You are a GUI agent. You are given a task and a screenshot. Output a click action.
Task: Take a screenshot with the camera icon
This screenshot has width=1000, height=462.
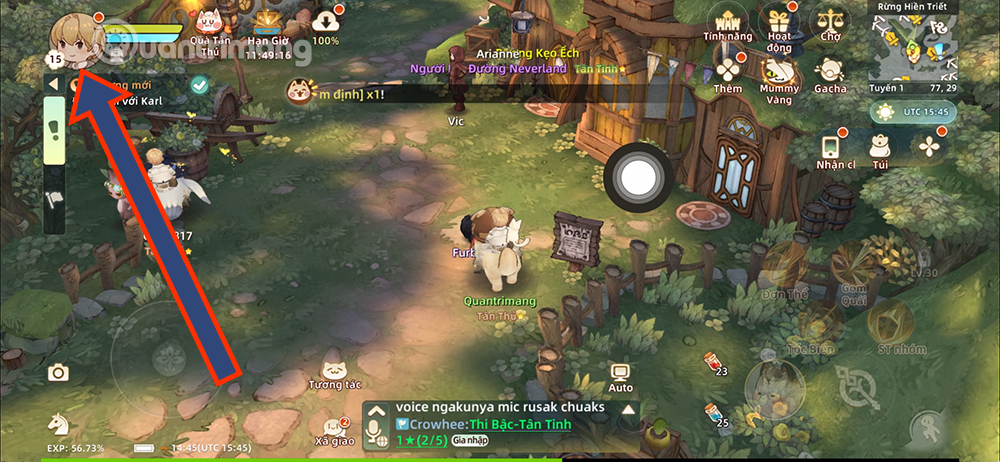coord(58,373)
